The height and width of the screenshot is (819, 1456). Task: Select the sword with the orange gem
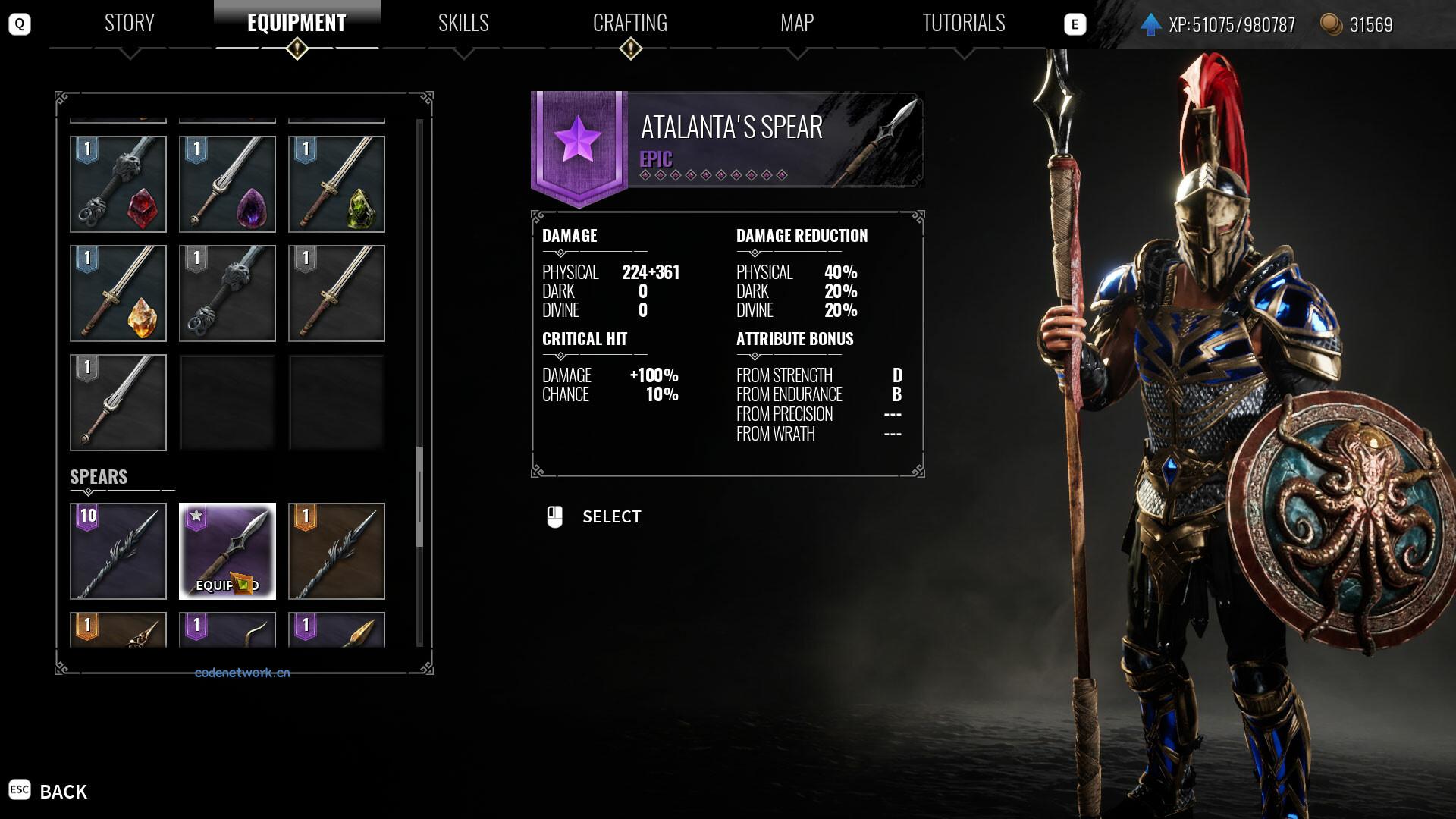(x=118, y=293)
